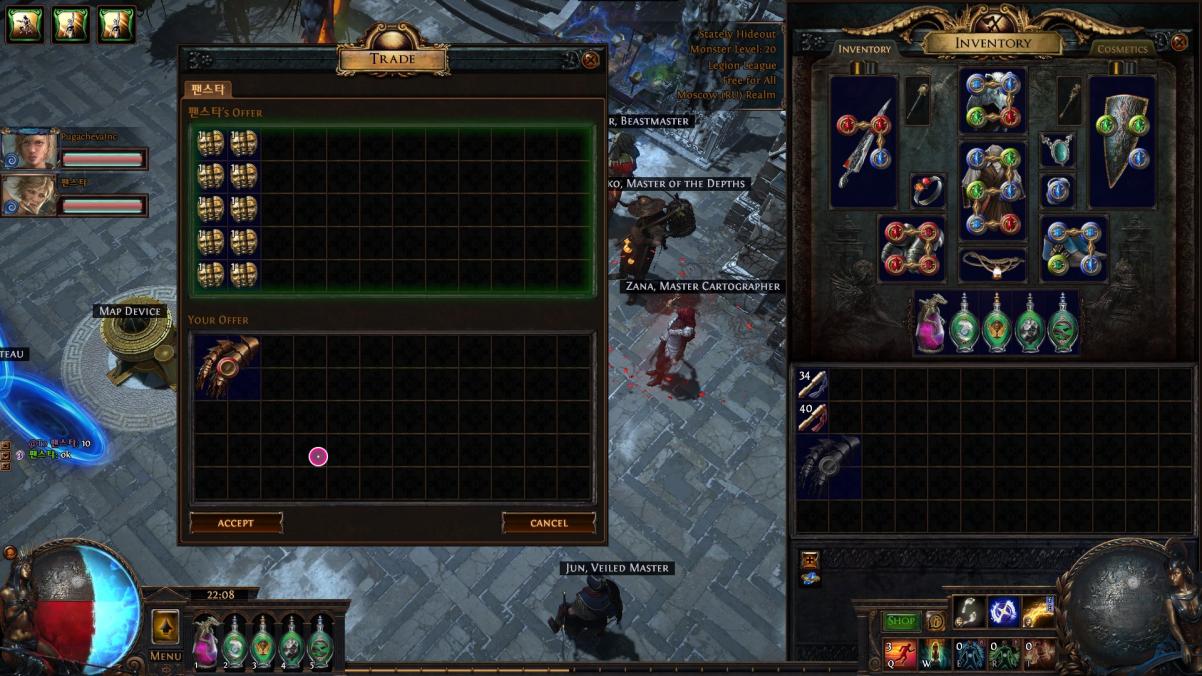The image size is (1202, 676).
Task: Accept the trade offer
Action: (x=236, y=523)
